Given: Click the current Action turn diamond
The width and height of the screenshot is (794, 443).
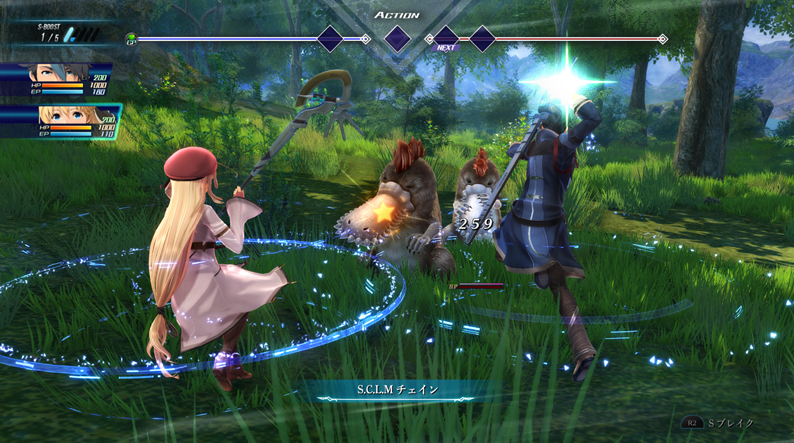Looking at the screenshot, I should tap(397, 39).
